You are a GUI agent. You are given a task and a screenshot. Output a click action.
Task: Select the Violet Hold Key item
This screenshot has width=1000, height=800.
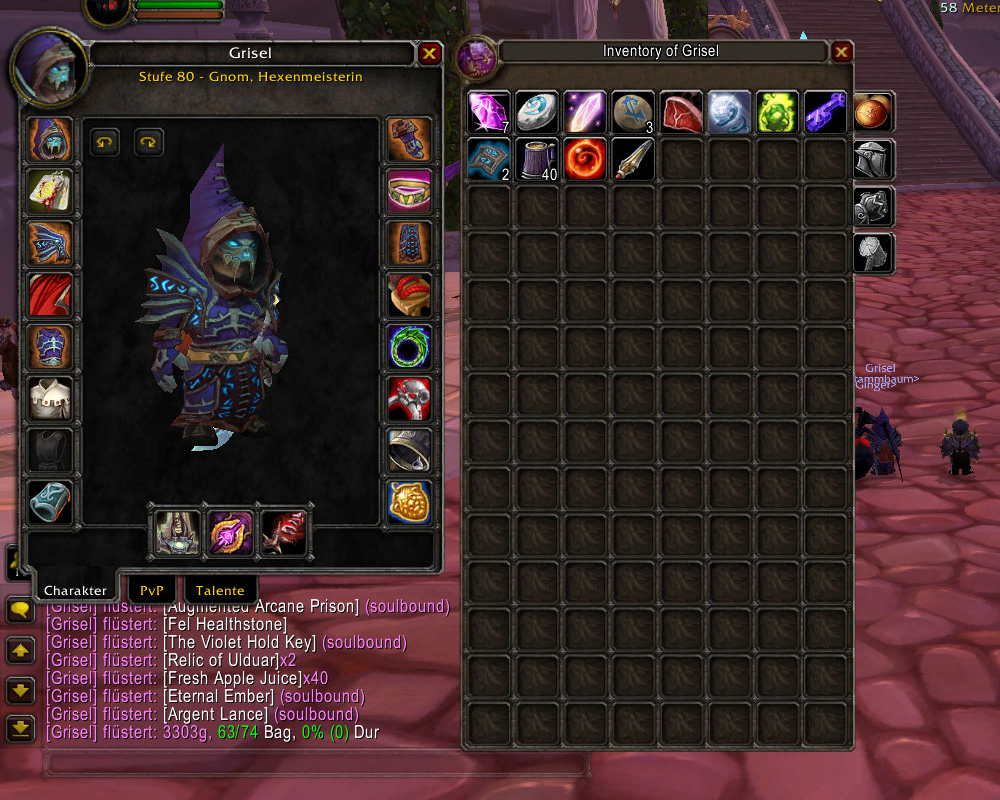(x=826, y=112)
